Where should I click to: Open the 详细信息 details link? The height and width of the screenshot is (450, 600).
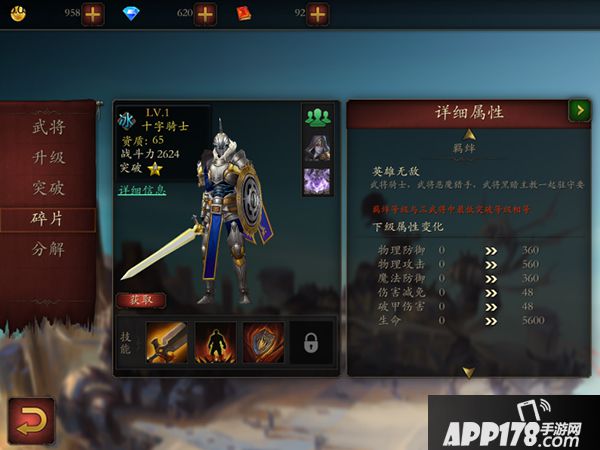[142, 190]
